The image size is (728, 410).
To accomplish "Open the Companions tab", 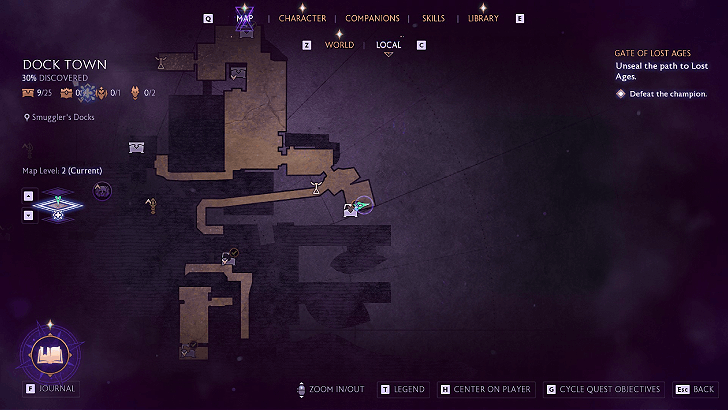I will coord(372,18).
